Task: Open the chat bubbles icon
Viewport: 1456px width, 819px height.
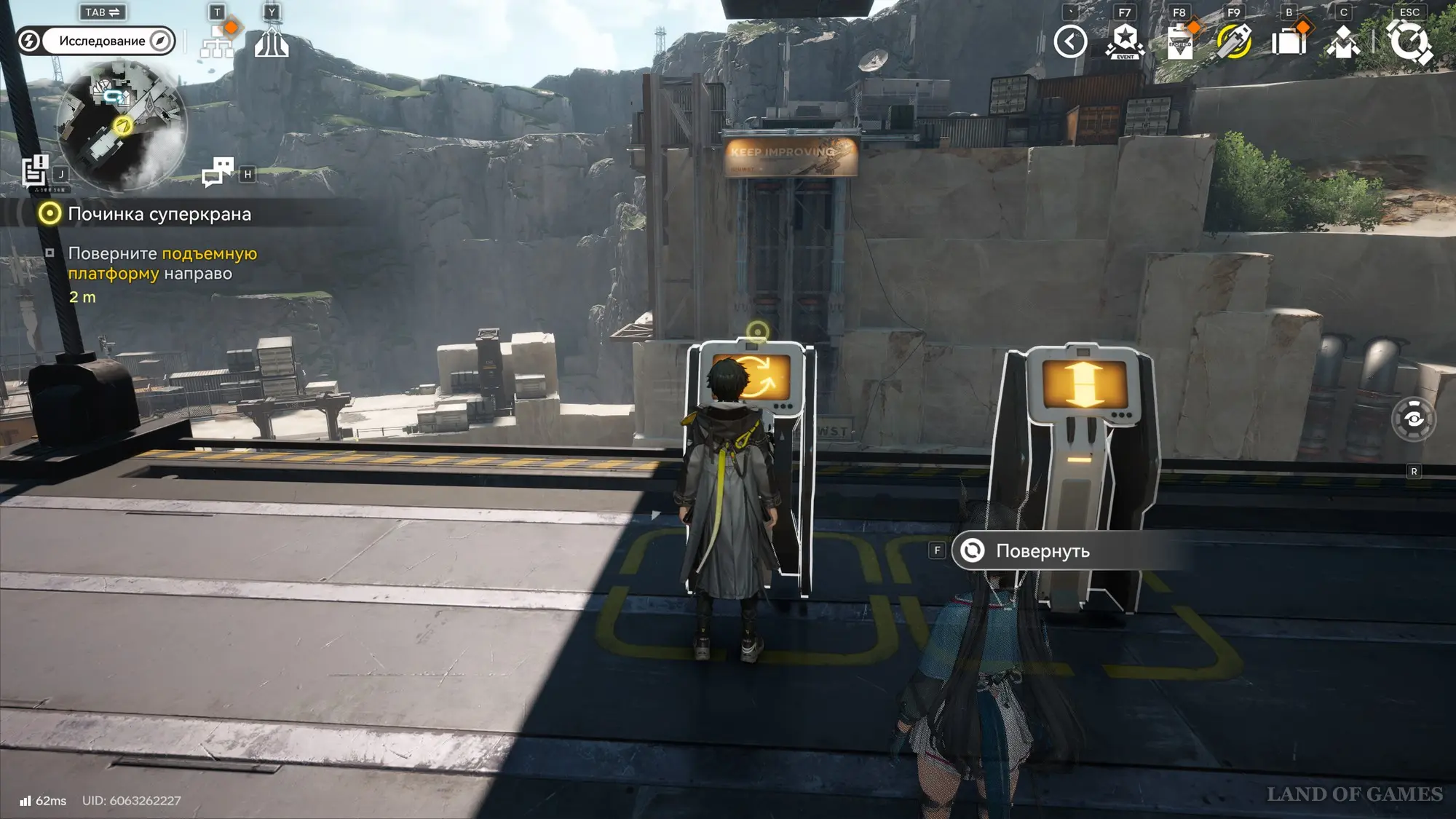Action: (218, 173)
